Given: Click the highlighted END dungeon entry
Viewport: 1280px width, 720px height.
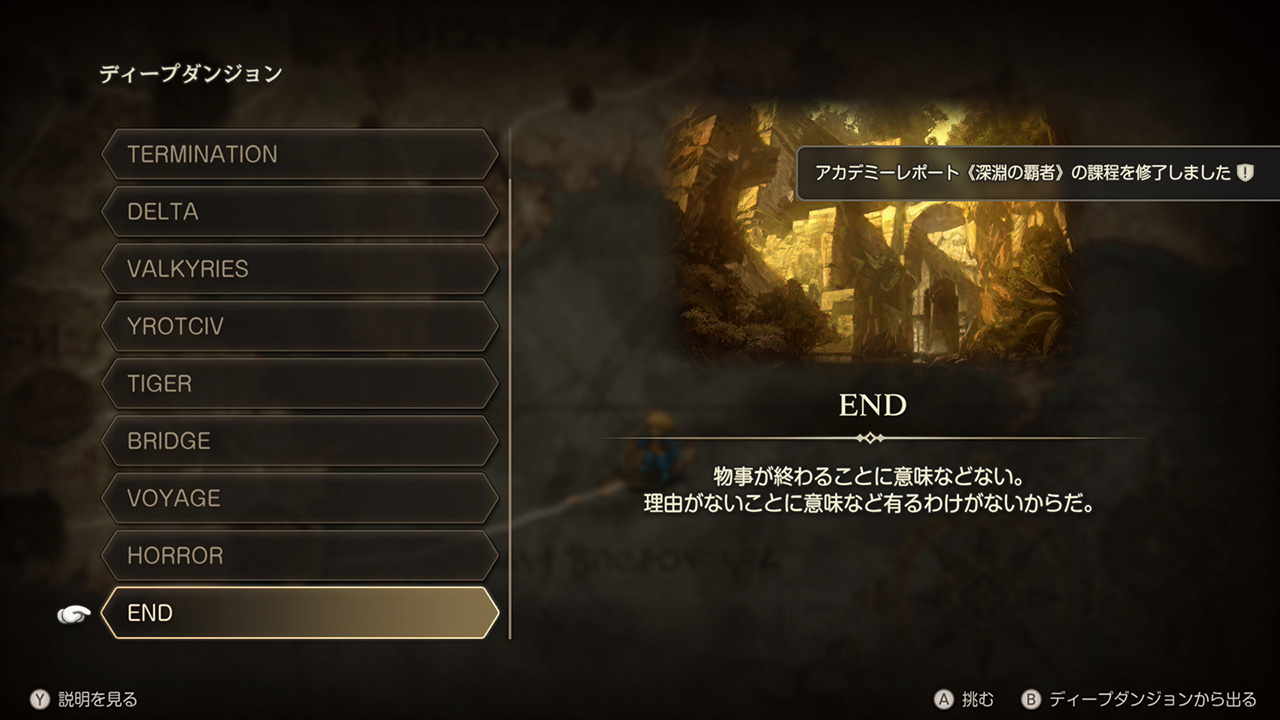Looking at the screenshot, I should [300, 613].
